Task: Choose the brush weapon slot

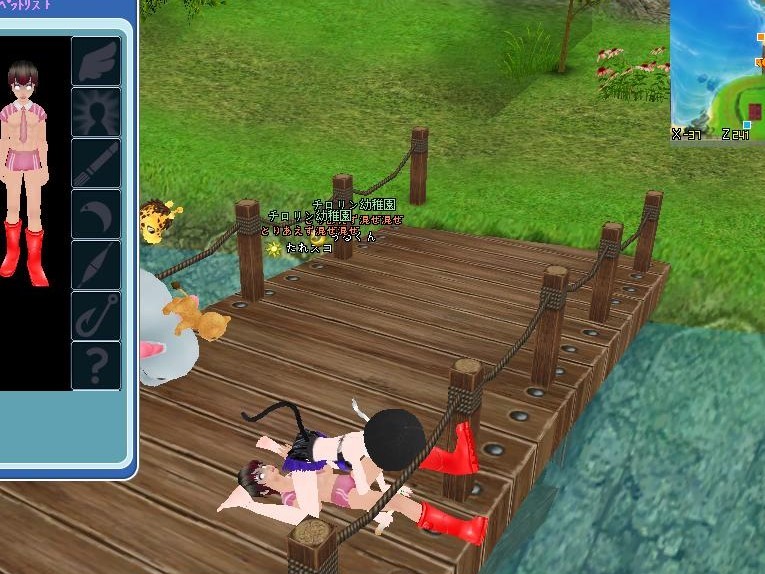Action: (x=96, y=163)
